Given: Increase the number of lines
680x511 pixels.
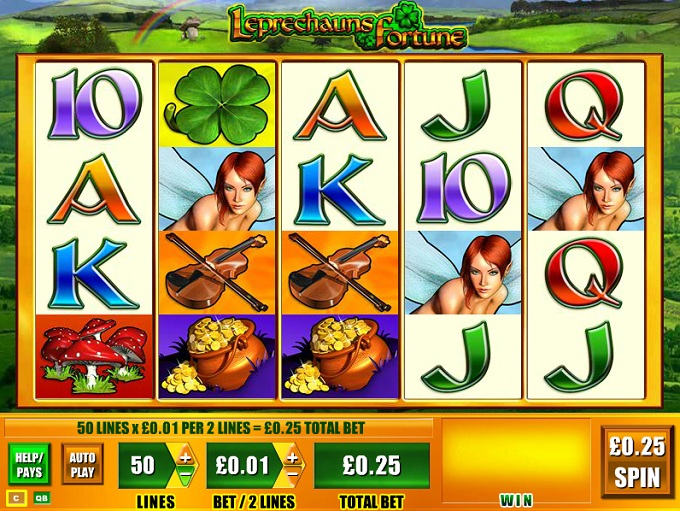Looking at the screenshot, I should coord(185,459).
